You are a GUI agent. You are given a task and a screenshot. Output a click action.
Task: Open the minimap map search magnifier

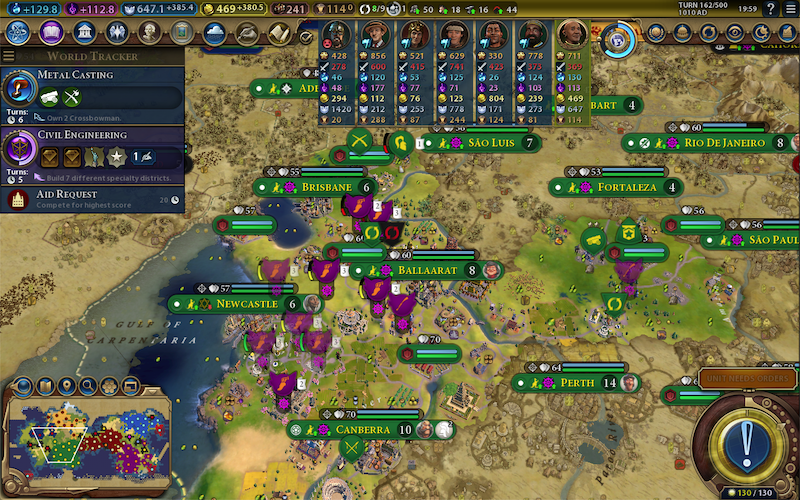(x=88, y=386)
